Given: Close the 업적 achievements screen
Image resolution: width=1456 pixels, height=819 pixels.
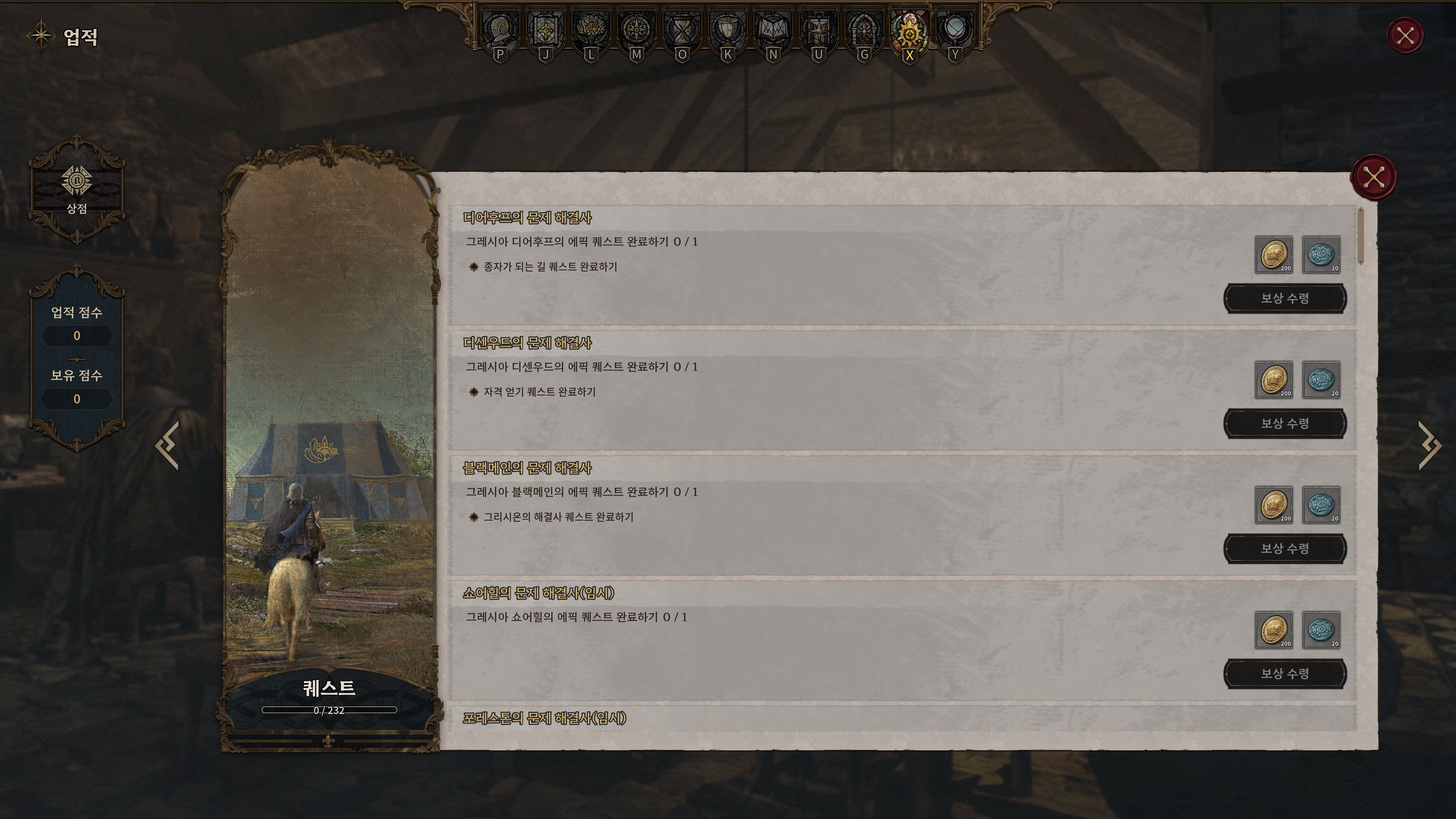Looking at the screenshot, I should (1404, 36).
